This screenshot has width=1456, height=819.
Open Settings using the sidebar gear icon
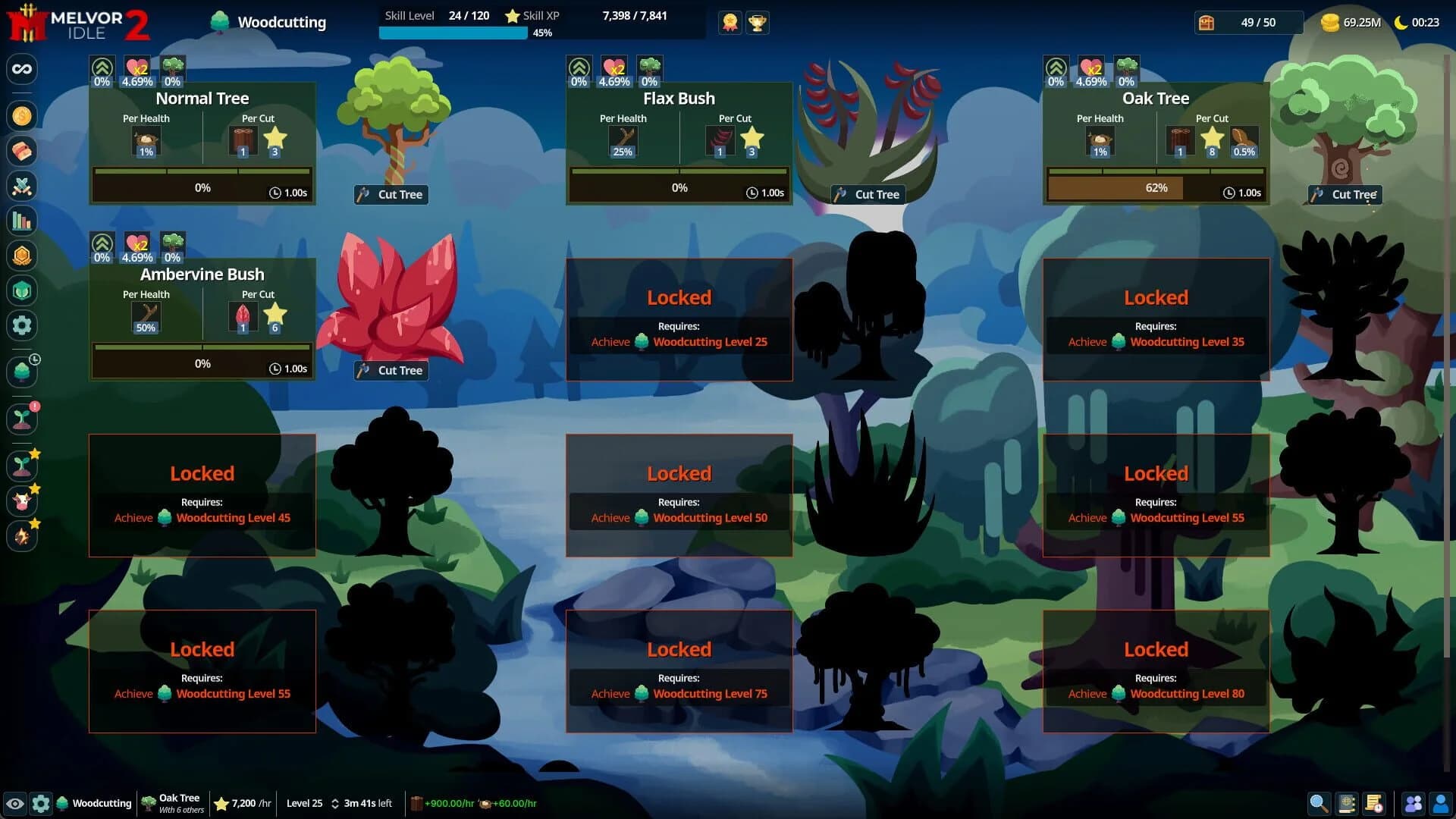click(22, 325)
